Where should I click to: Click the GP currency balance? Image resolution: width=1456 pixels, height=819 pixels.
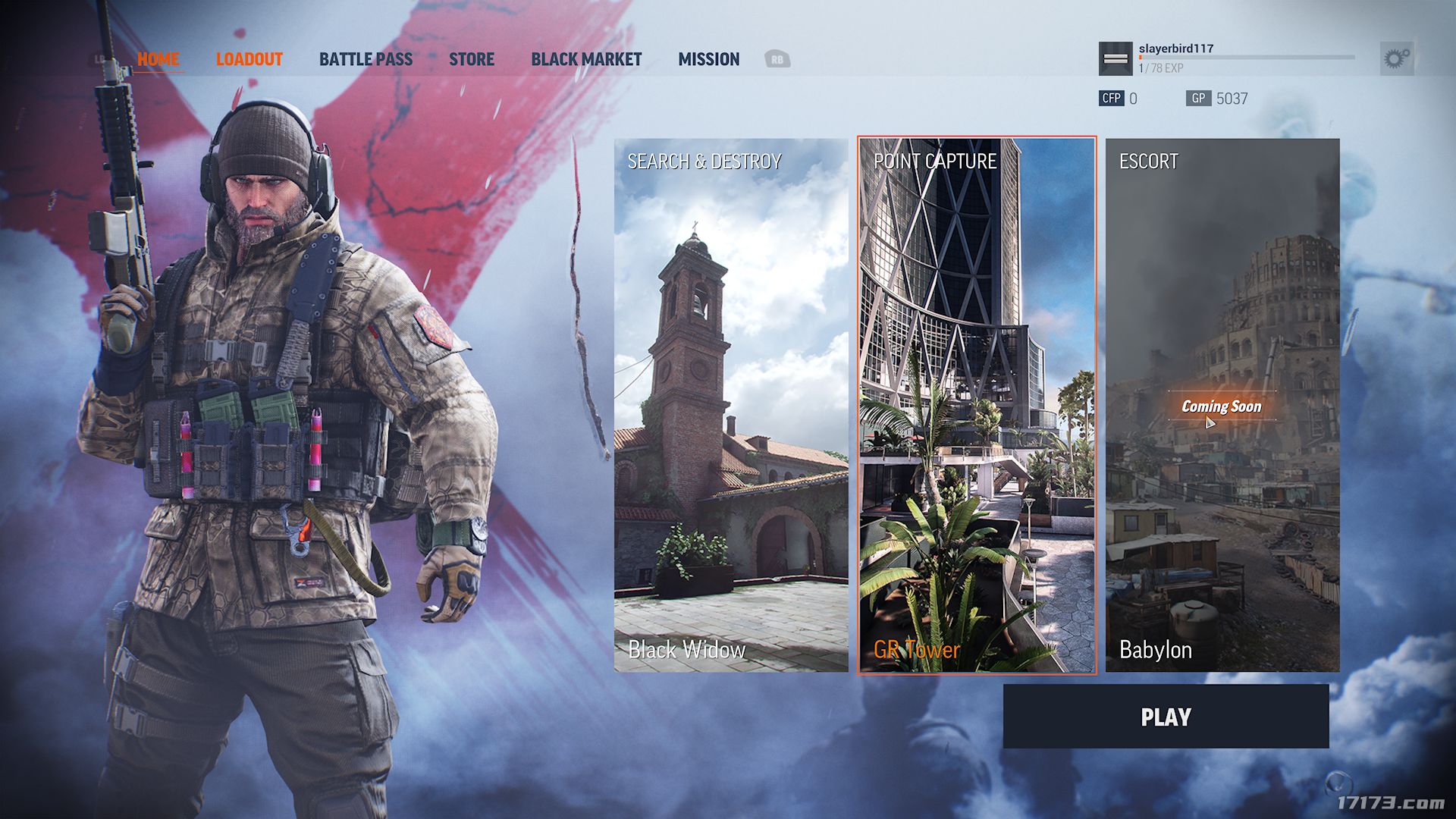[1217, 99]
